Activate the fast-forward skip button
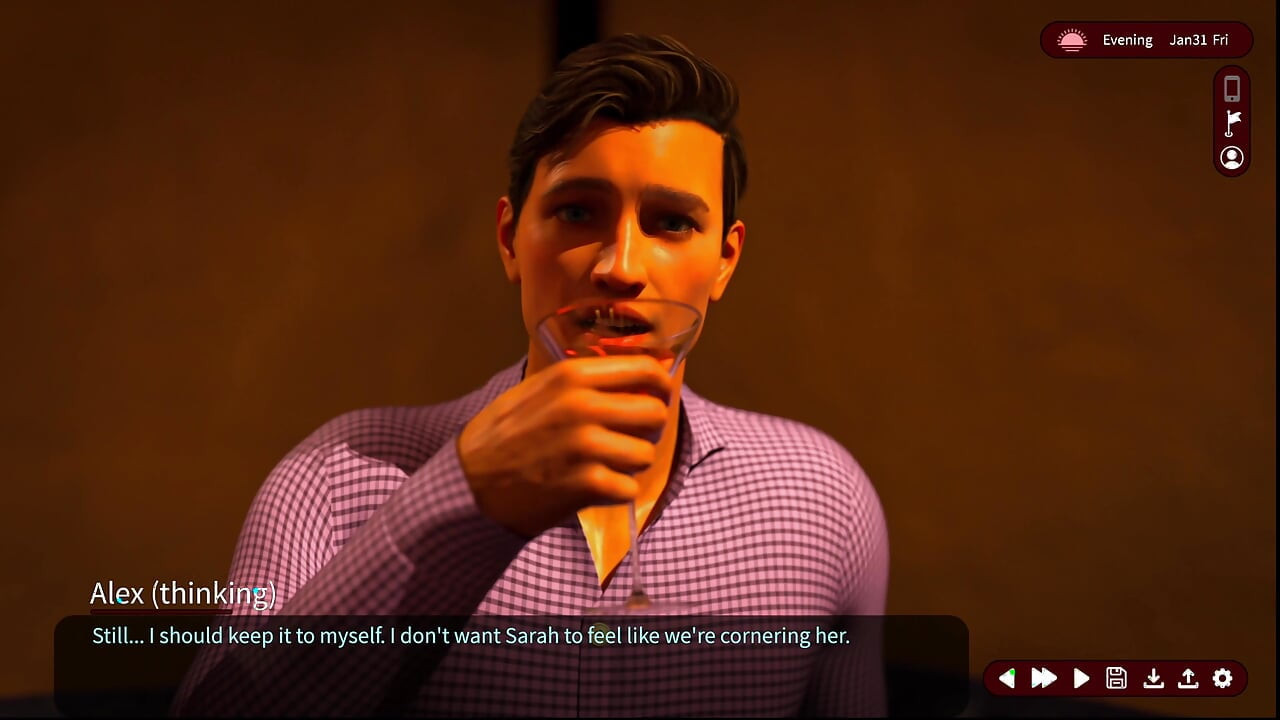 1044,678
